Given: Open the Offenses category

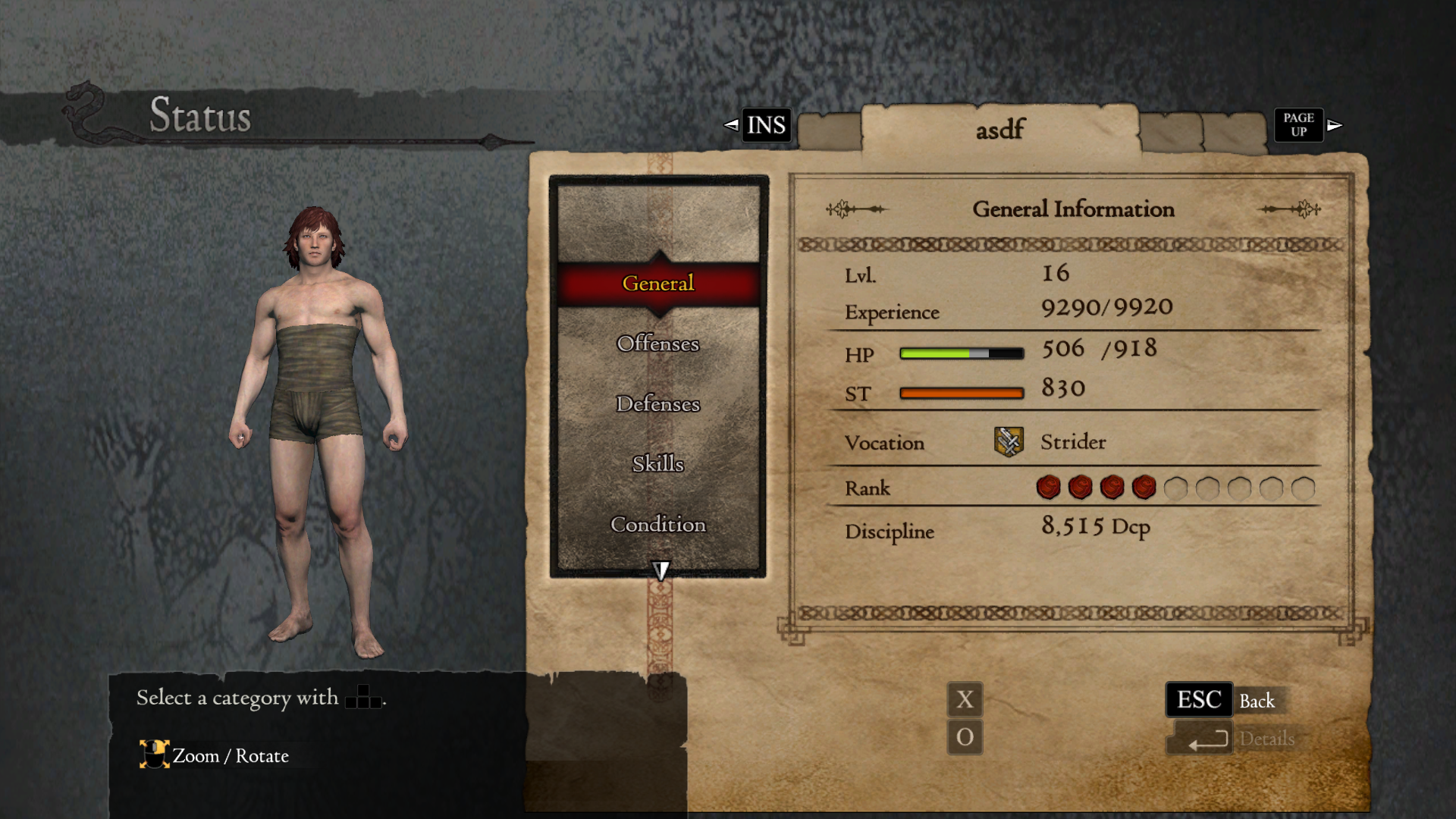Looking at the screenshot, I should (x=657, y=344).
